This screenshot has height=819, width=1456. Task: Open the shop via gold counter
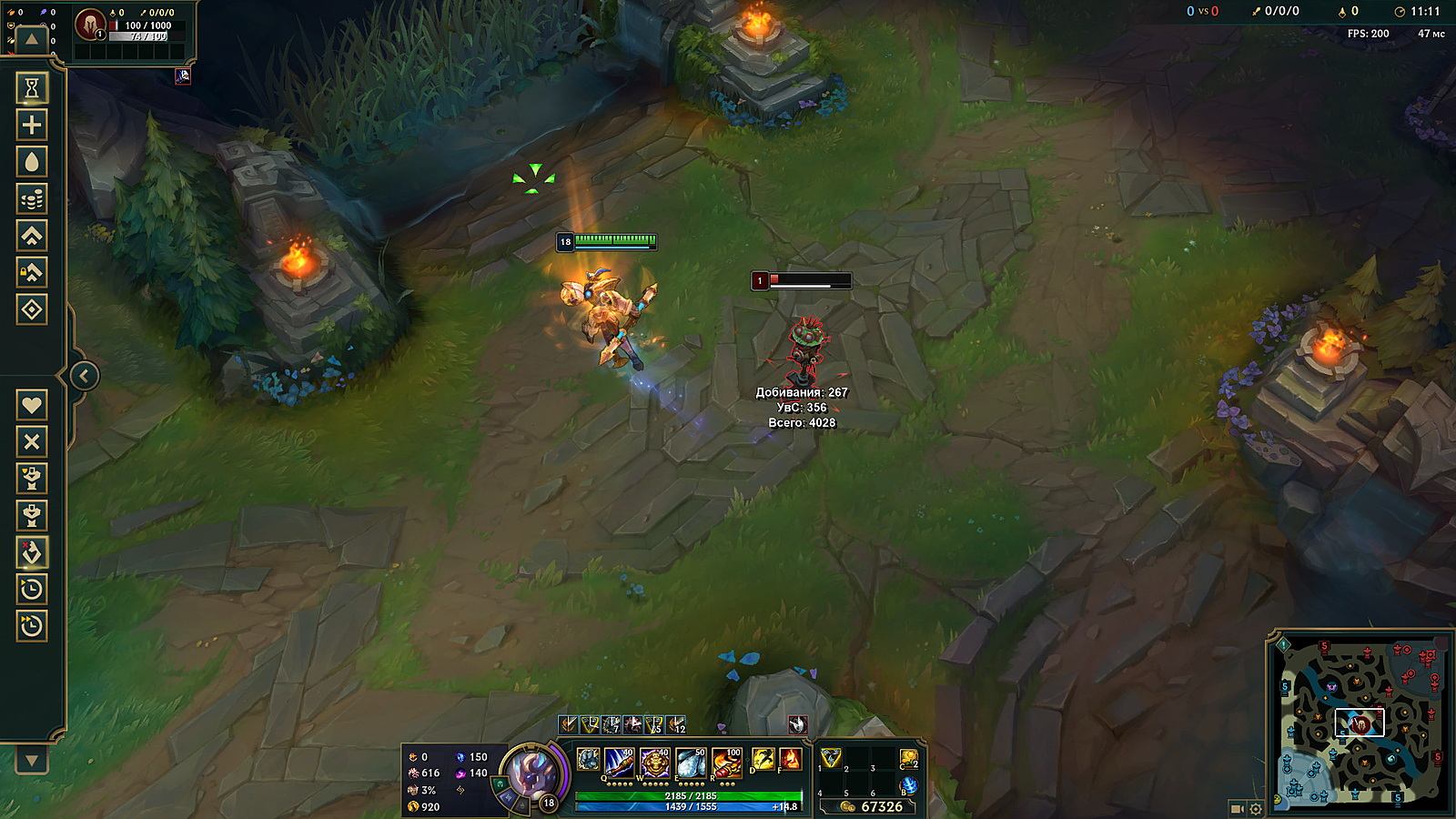(x=874, y=806)
